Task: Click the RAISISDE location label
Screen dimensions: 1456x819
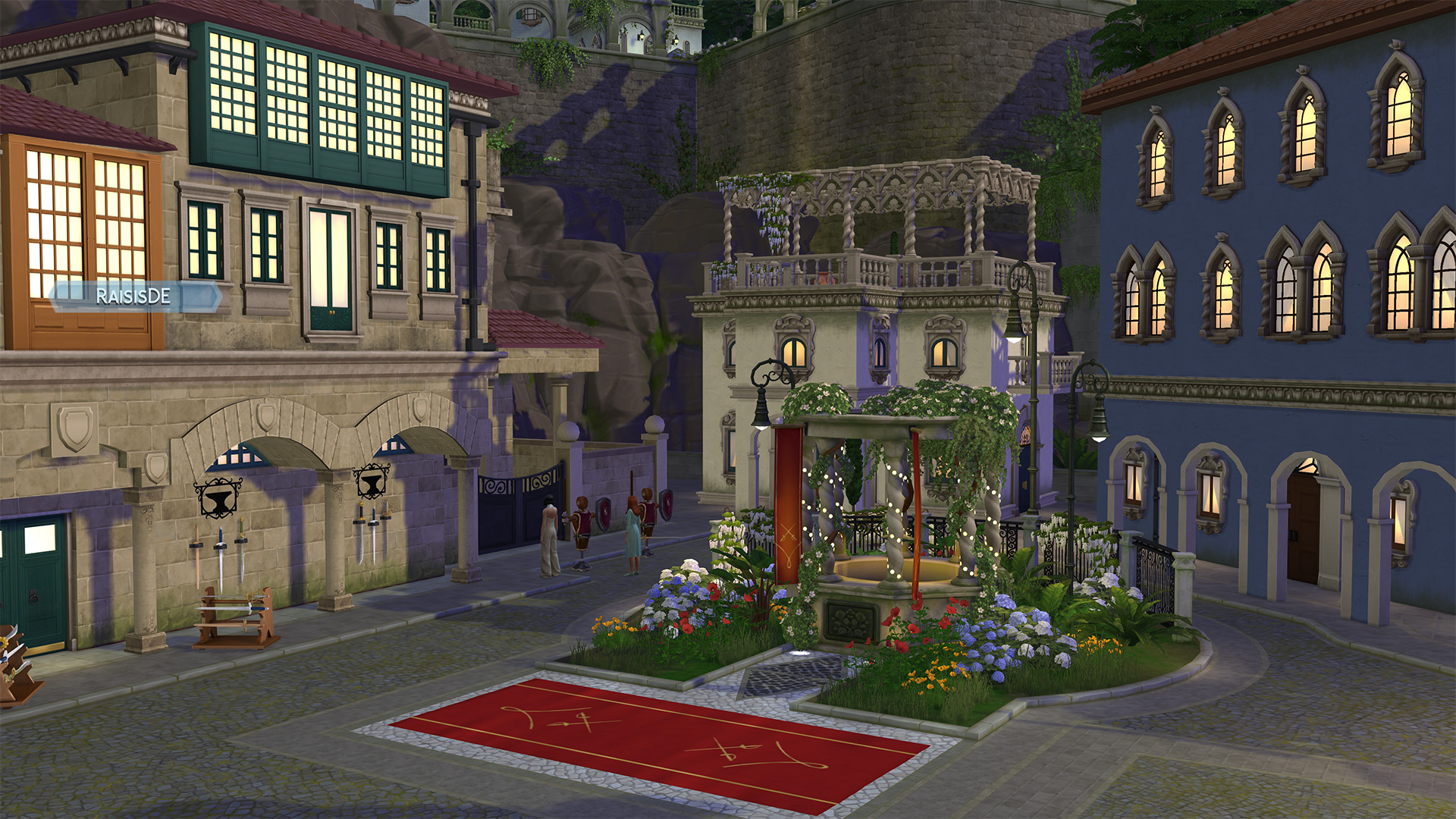Action: (x=133, y=297)
